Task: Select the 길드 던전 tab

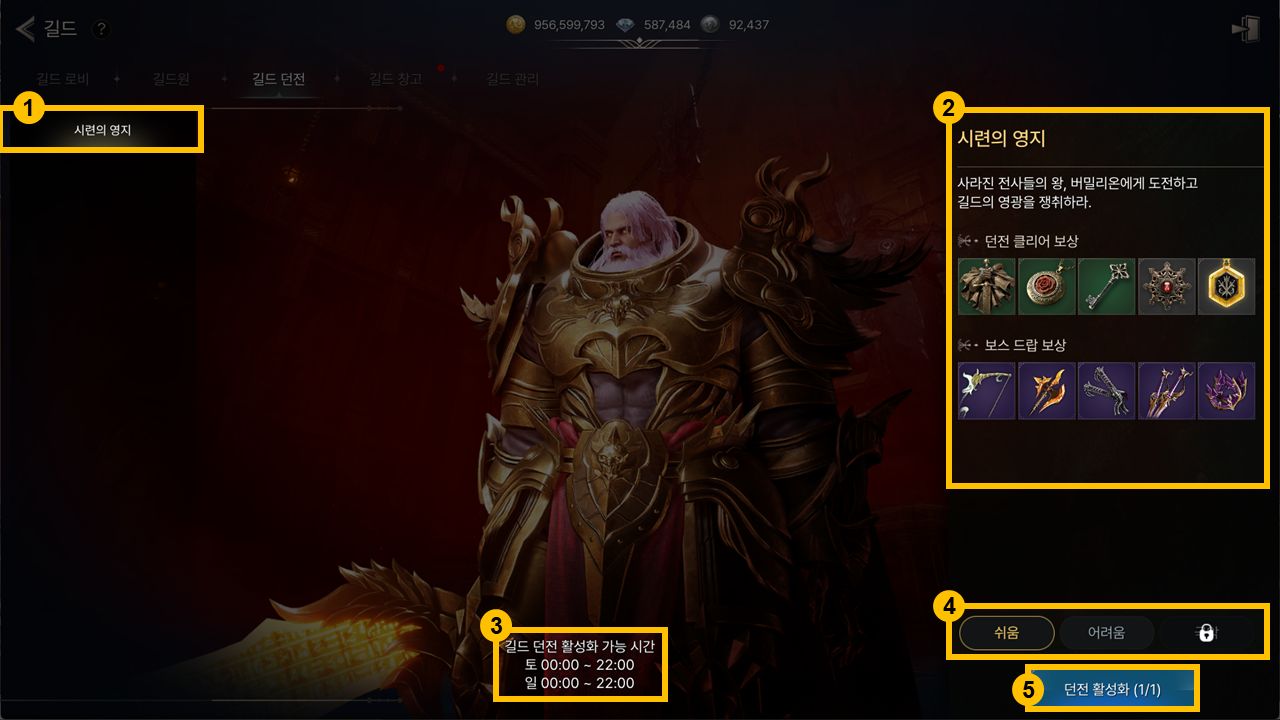Action: 278,79
